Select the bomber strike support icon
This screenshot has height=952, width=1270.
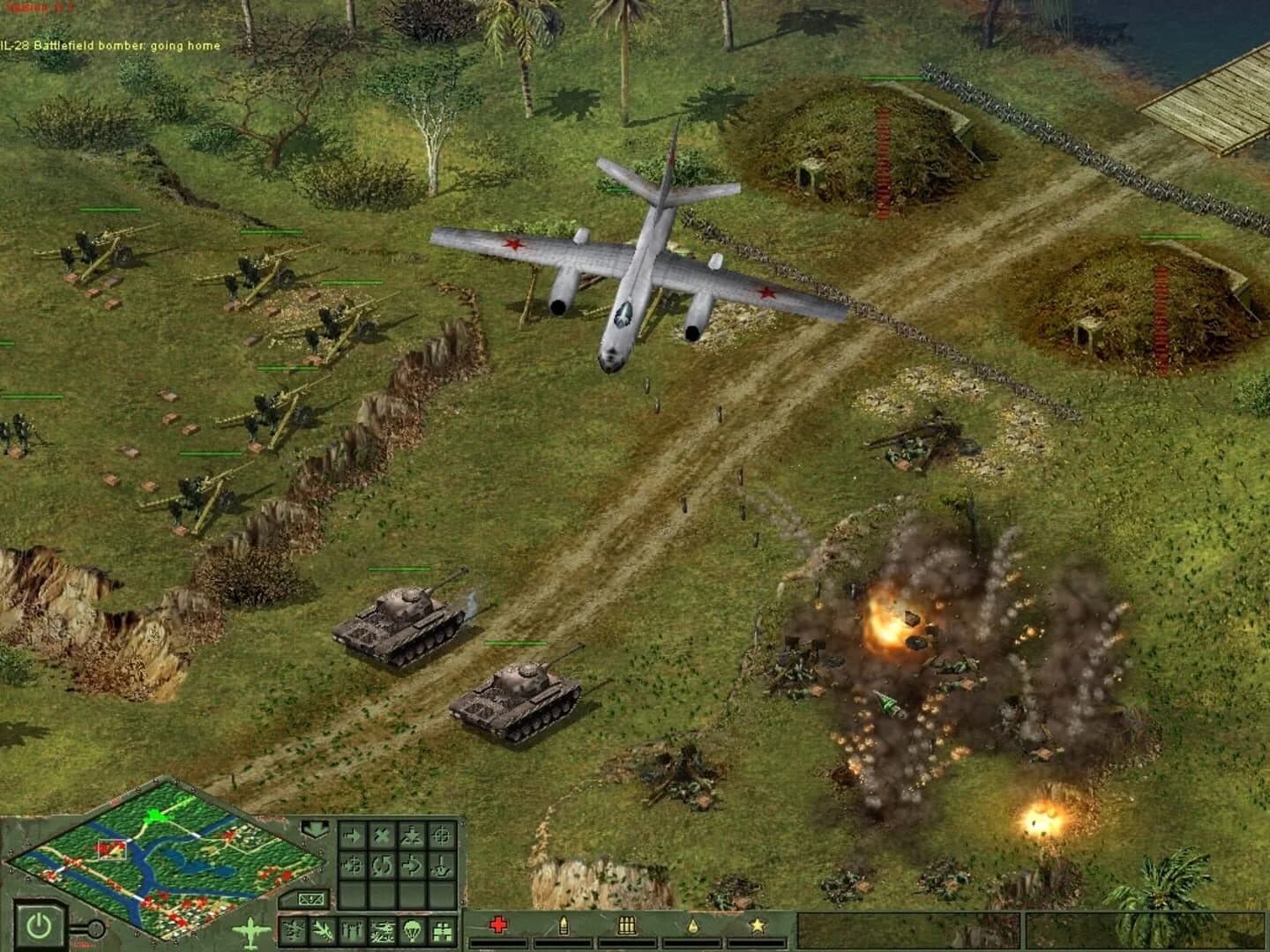(x=295, y=931)
